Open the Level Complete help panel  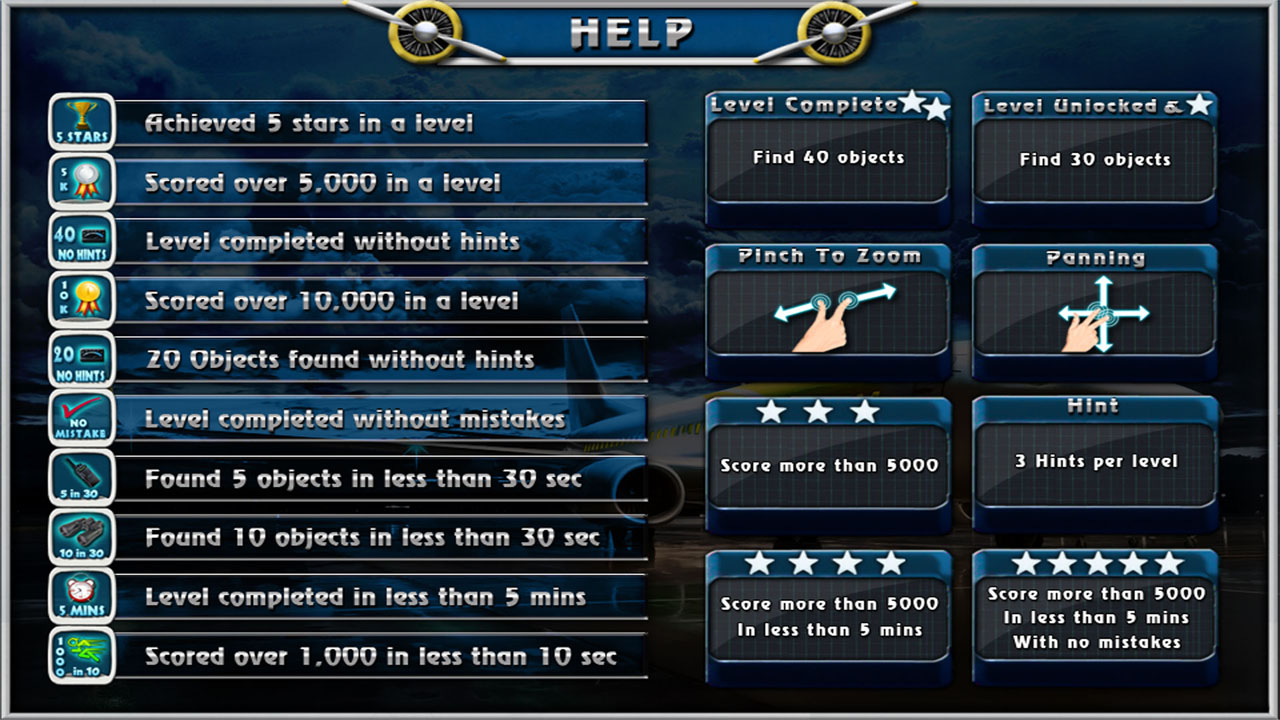(828, 160)
